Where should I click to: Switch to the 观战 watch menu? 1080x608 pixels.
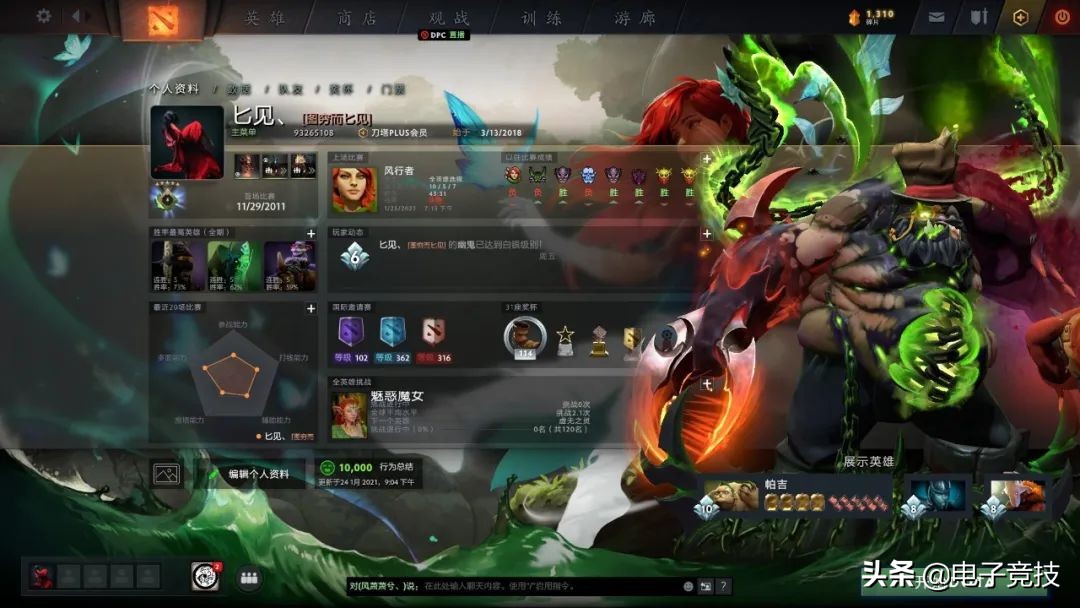(449, 18)
